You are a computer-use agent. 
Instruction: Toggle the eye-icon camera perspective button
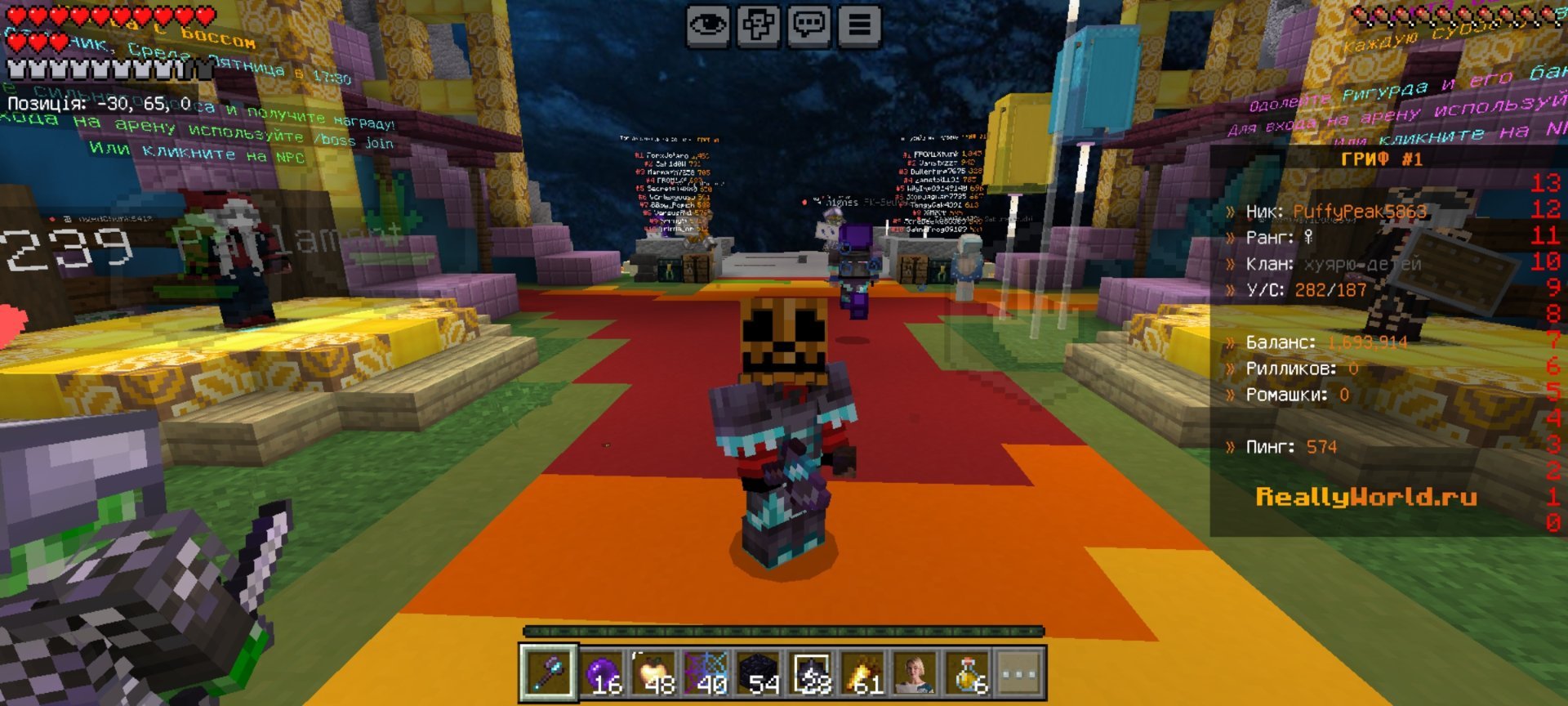707,25
